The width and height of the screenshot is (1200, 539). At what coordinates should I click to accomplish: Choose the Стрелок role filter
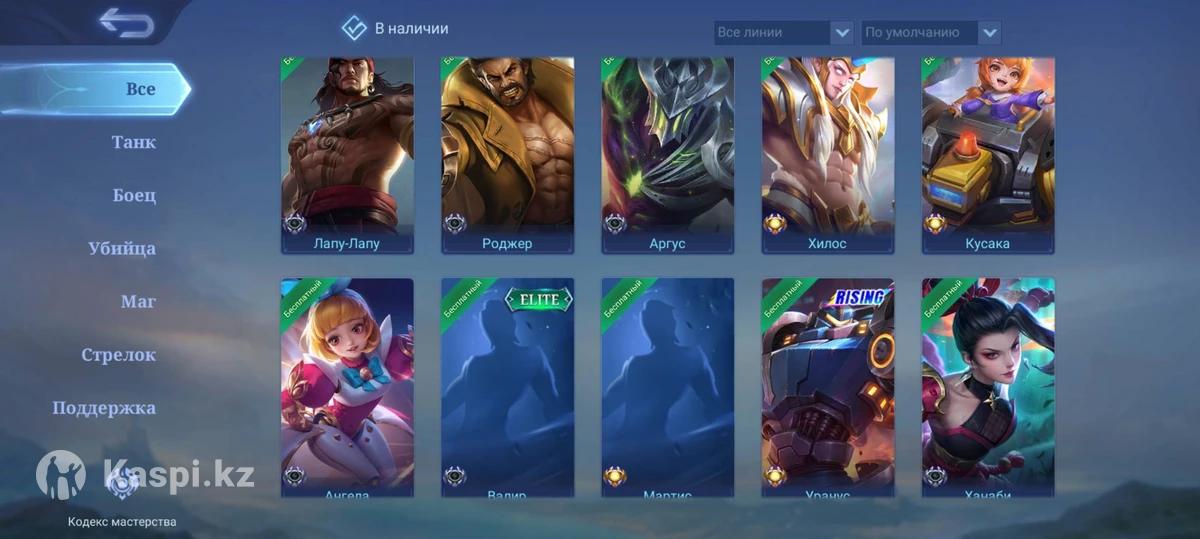(x=118, y=354)
